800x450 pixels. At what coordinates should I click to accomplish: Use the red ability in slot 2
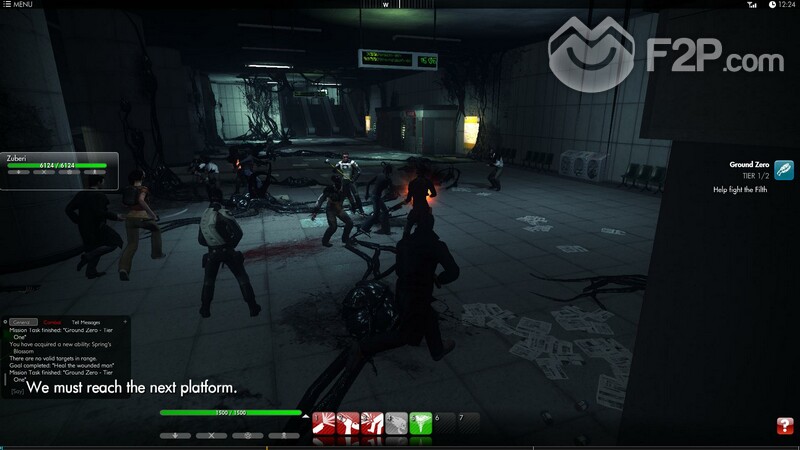pyautogui.click(x=347, y=424)
